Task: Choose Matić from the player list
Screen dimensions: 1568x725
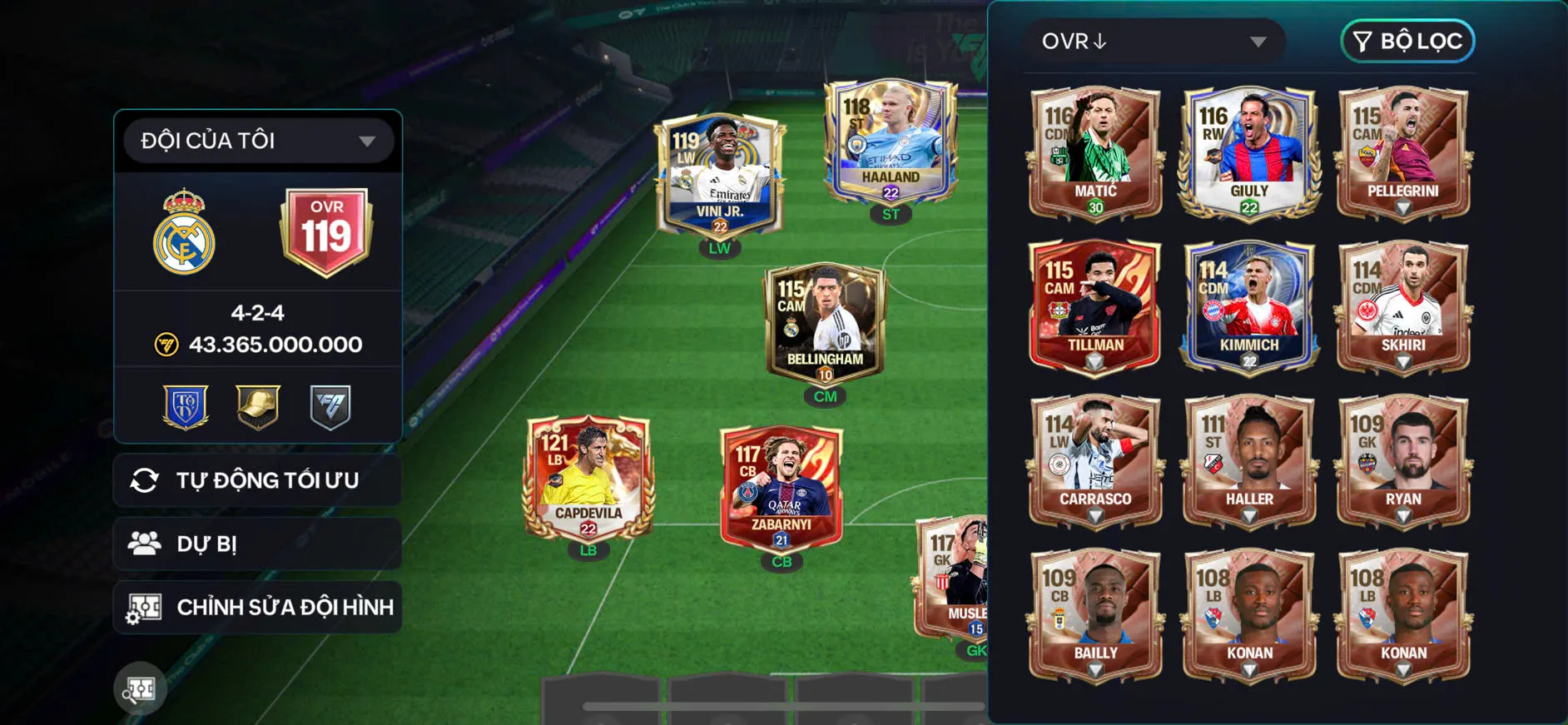Action: point(1095,153)
